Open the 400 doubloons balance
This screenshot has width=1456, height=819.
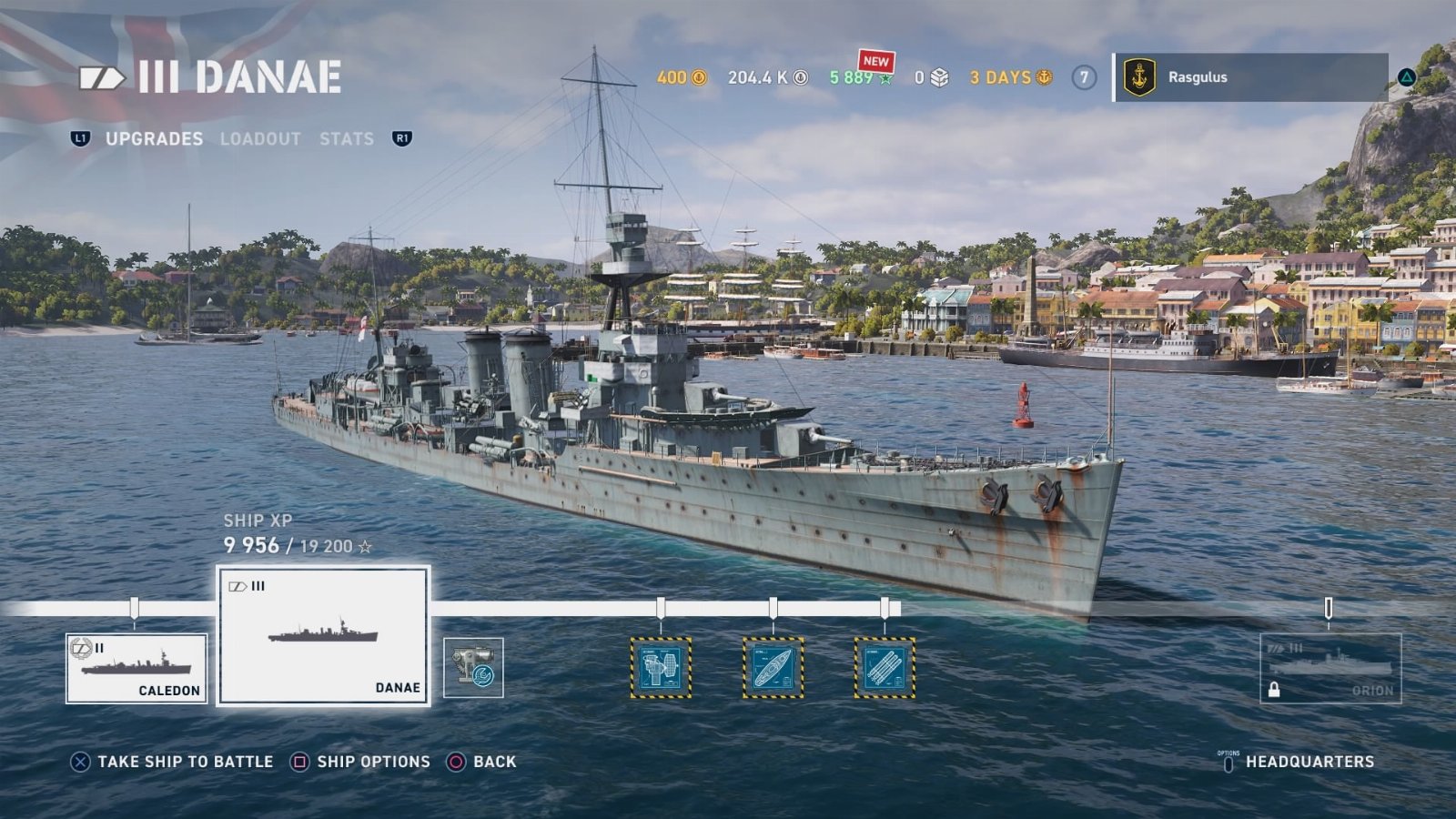click(x=682, y=77)
